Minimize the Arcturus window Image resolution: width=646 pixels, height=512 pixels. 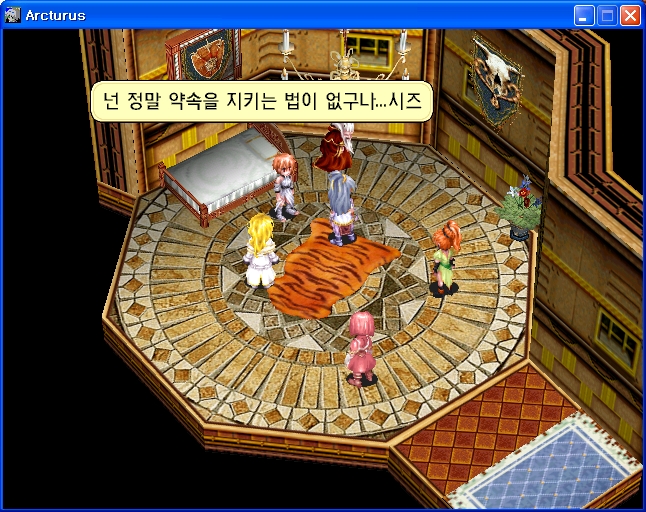point(584,15)
